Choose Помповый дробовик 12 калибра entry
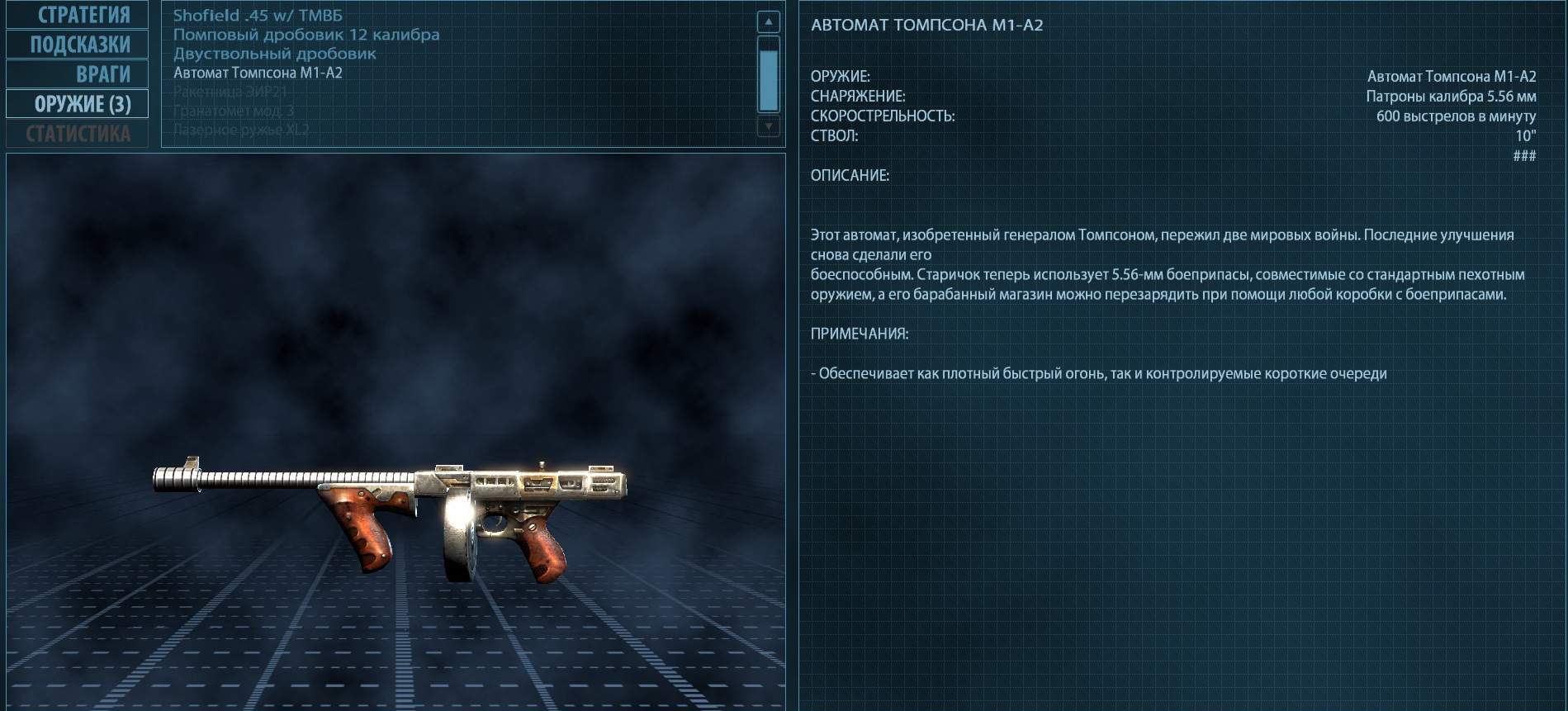 [306, 35]
